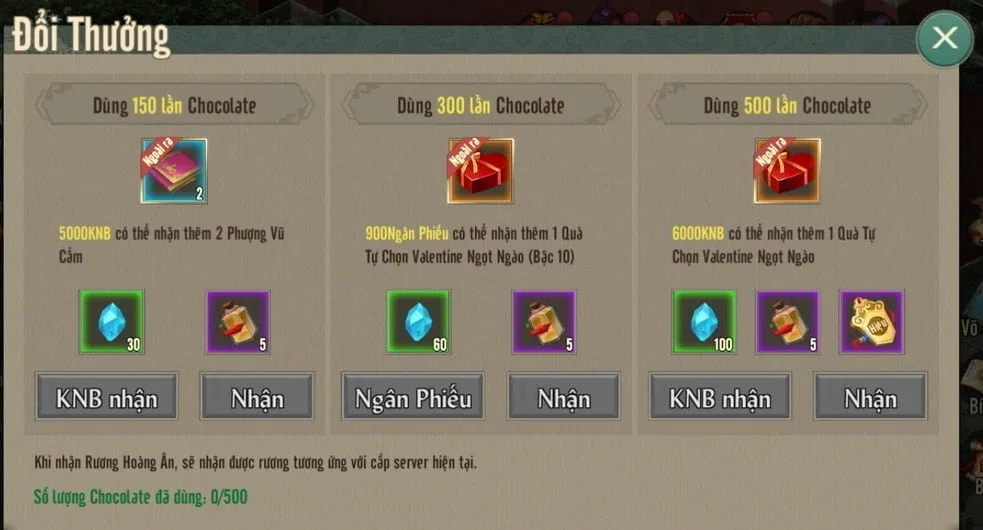Select the Phượng Vũ Cầm book item
This screenshot has height=530, width=983.
[173, 171]
